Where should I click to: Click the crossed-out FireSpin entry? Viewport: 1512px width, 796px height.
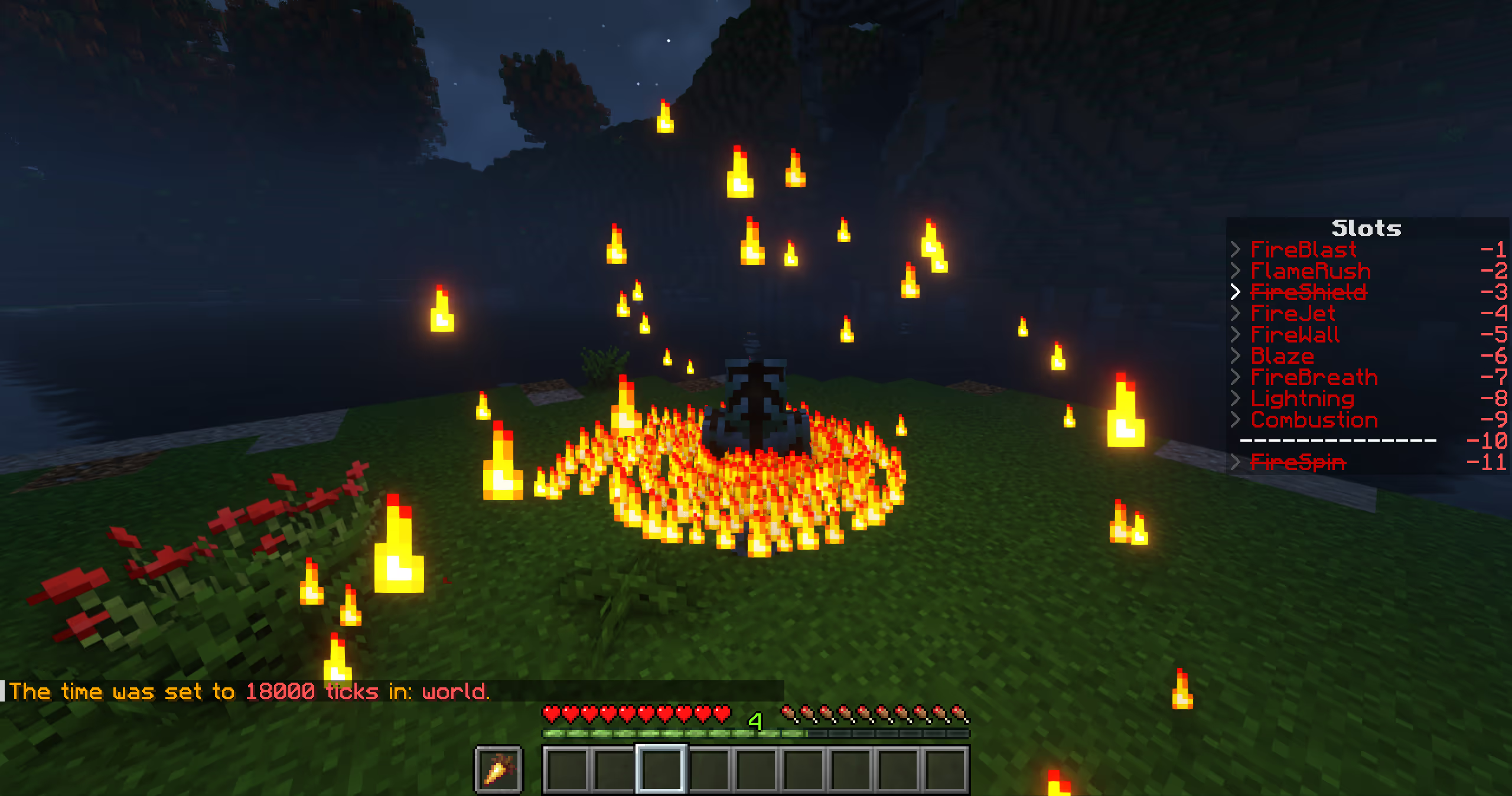pyautogui.click(x=1298, y=462)
